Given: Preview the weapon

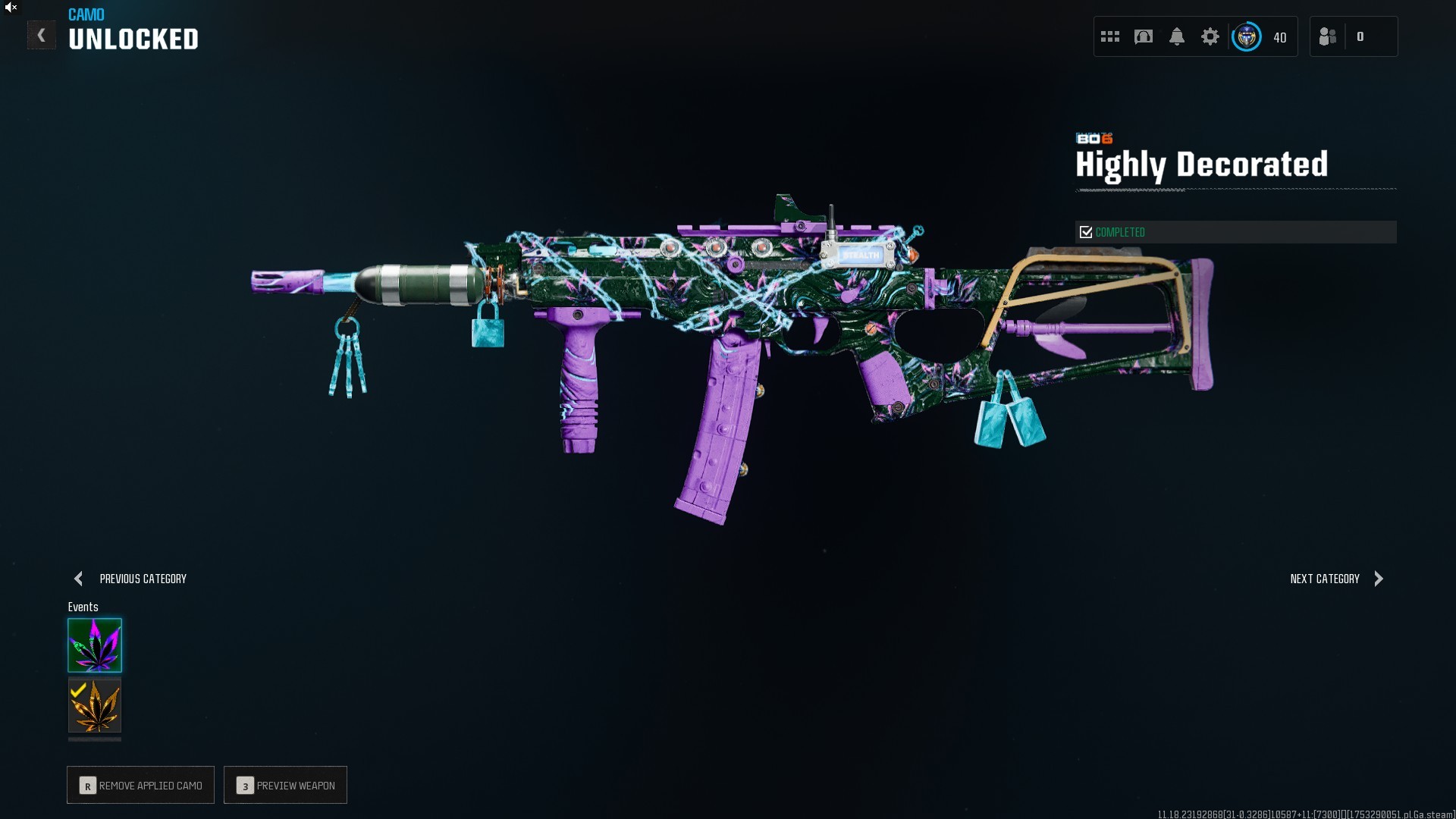Looking at the screenshot, I should click(x=286, y=785).
